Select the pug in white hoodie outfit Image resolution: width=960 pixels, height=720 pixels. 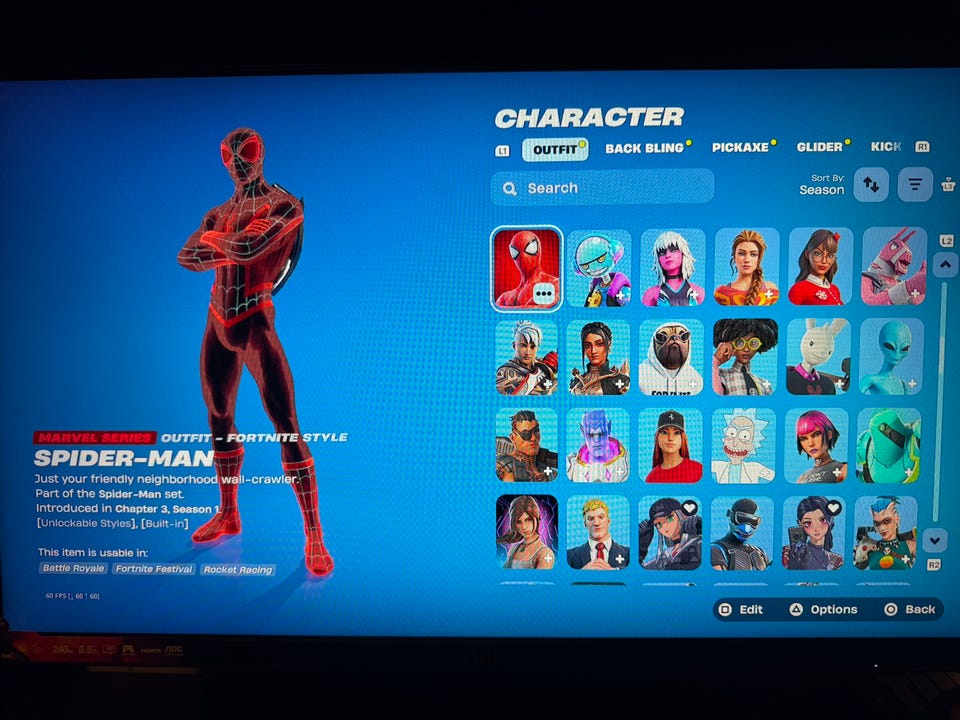pos(671,357)
